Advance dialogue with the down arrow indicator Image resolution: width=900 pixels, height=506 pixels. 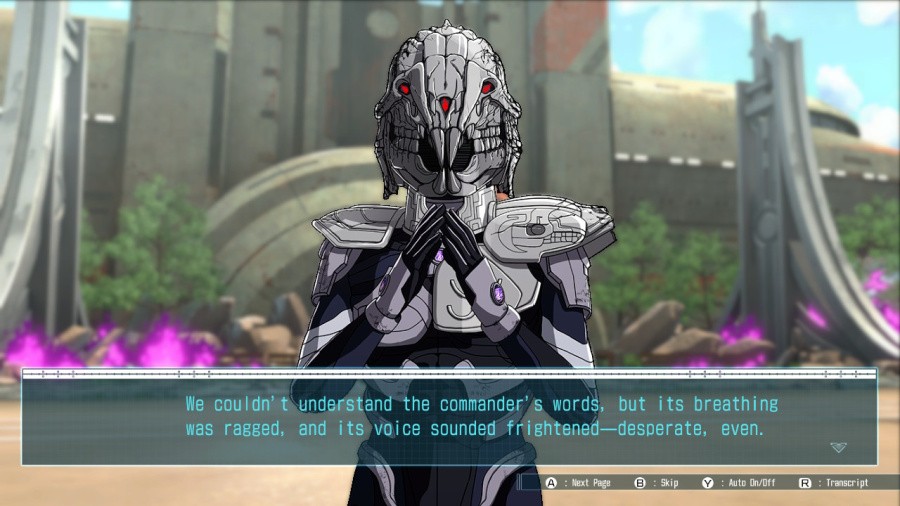(x=837, y=447)
